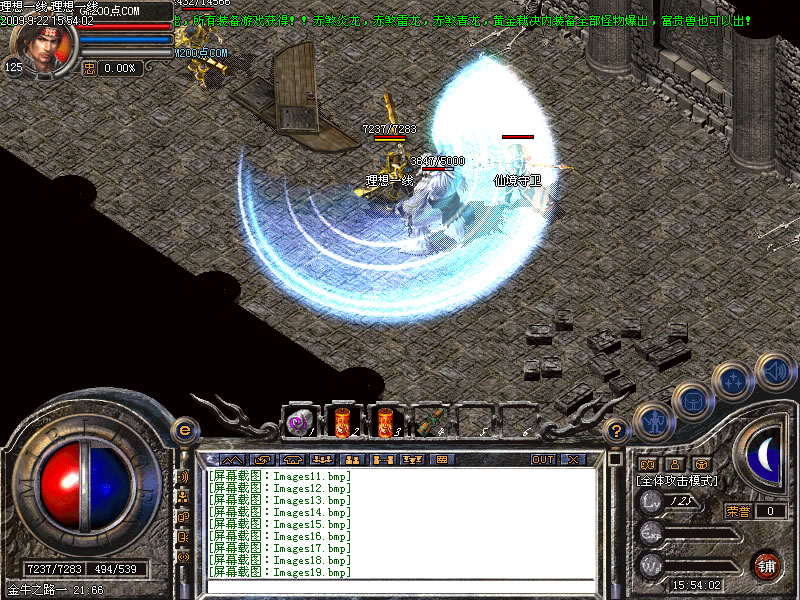Switch the 全体攻击模式 attack mode label
This screenshot has height=600, width=800.
click(x=677, y=481)
